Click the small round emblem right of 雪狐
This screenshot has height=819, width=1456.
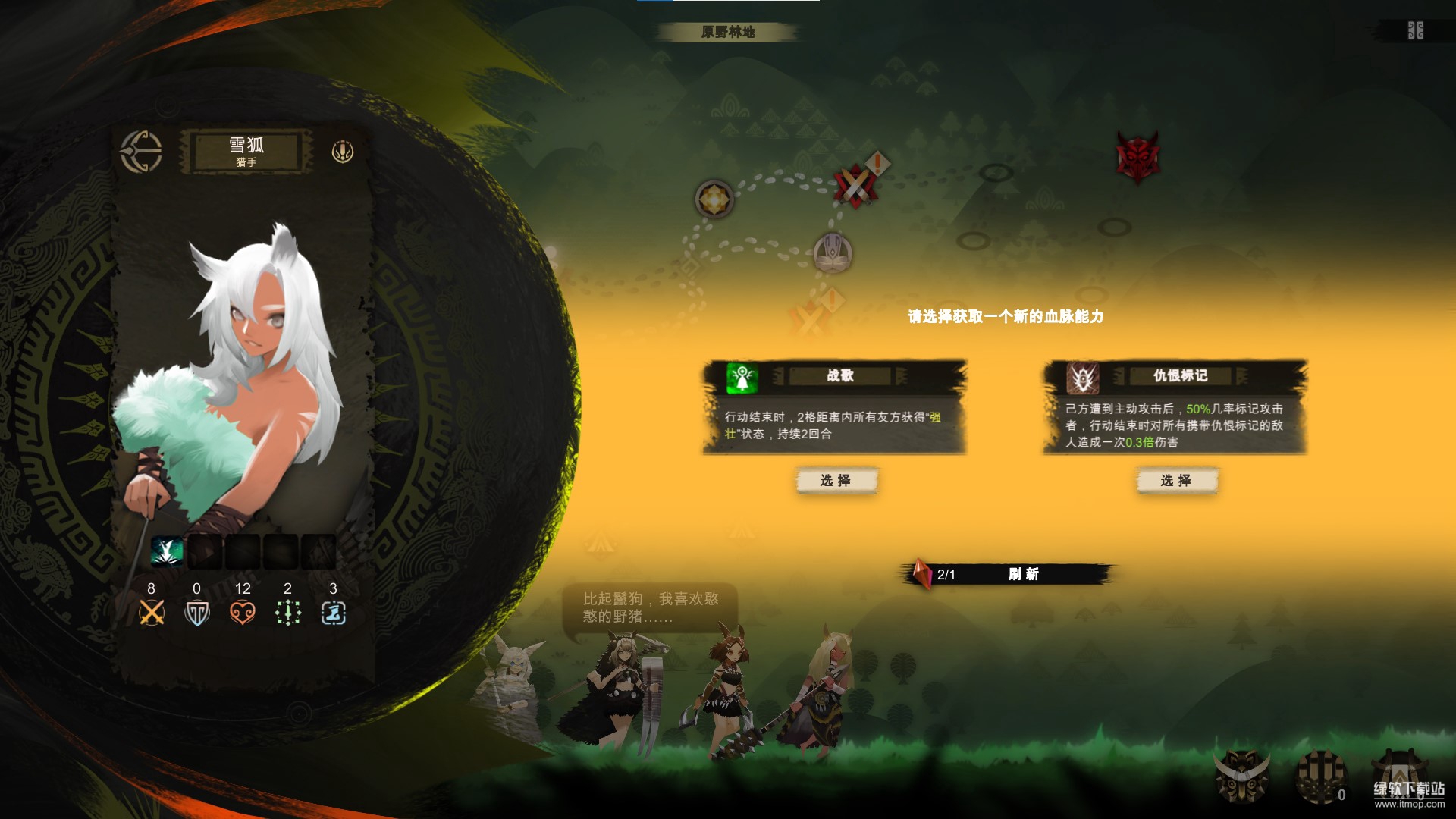(x=343, y=152)
